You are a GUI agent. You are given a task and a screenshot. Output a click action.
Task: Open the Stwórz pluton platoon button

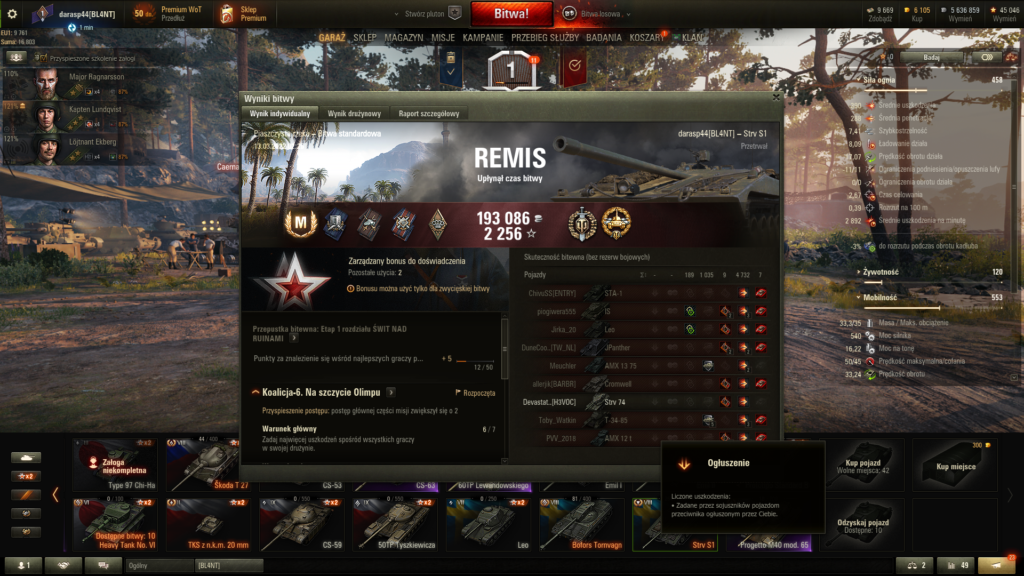click(432, 14)
